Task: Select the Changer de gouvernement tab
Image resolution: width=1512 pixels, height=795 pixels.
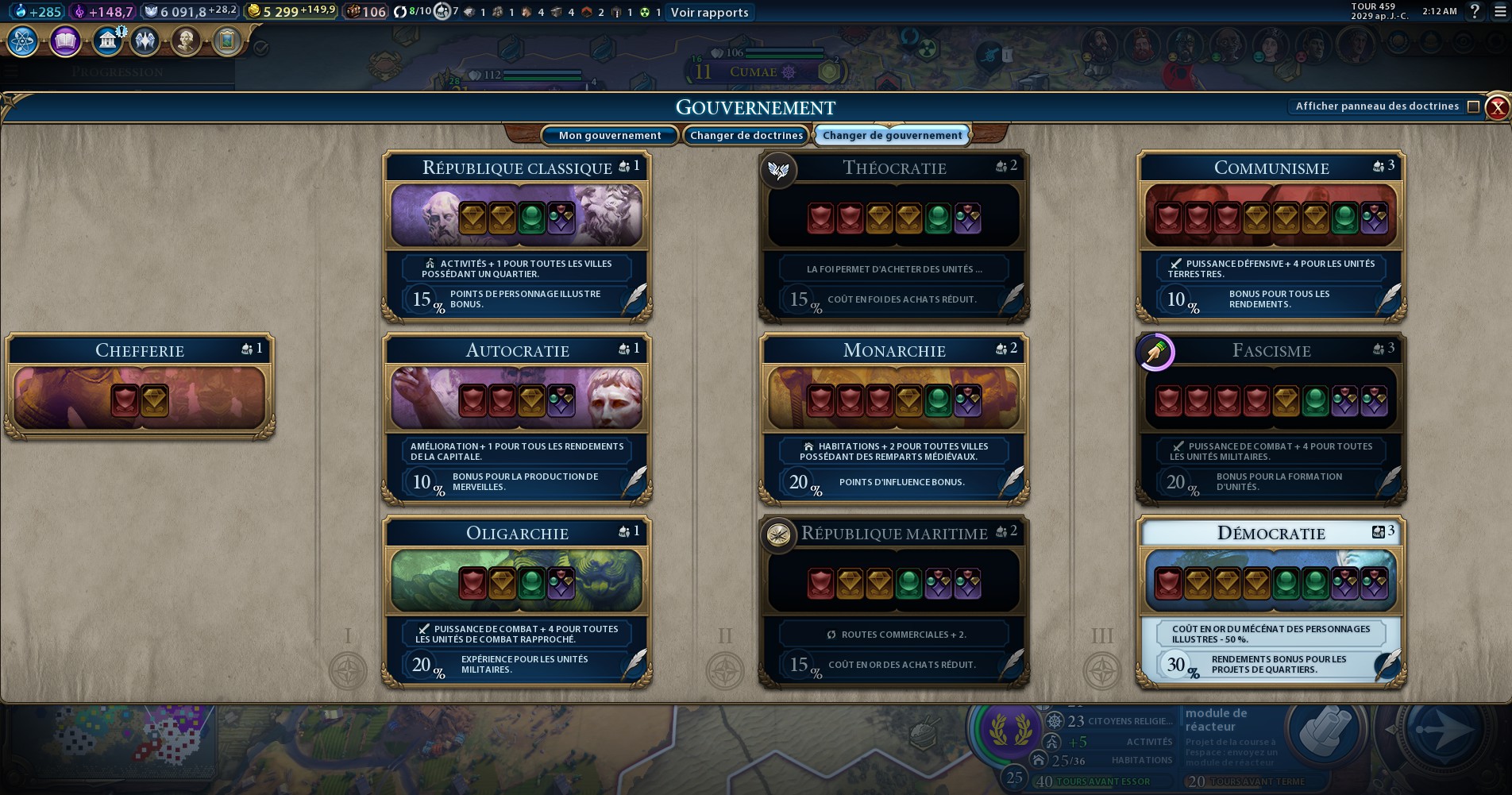Action: 892,136
